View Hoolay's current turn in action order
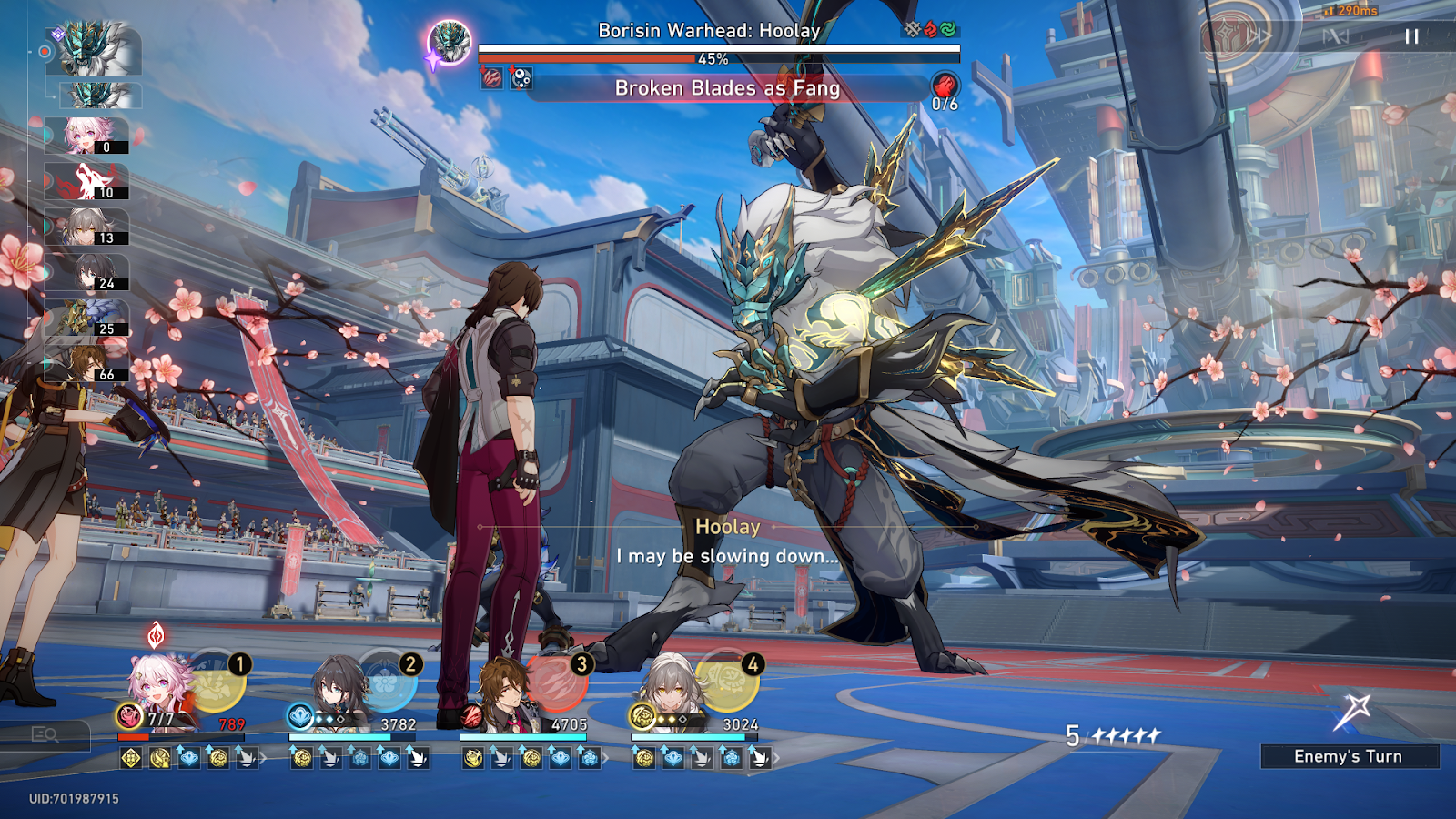The height and width of the screenshot is (819, 1456). 96,48
